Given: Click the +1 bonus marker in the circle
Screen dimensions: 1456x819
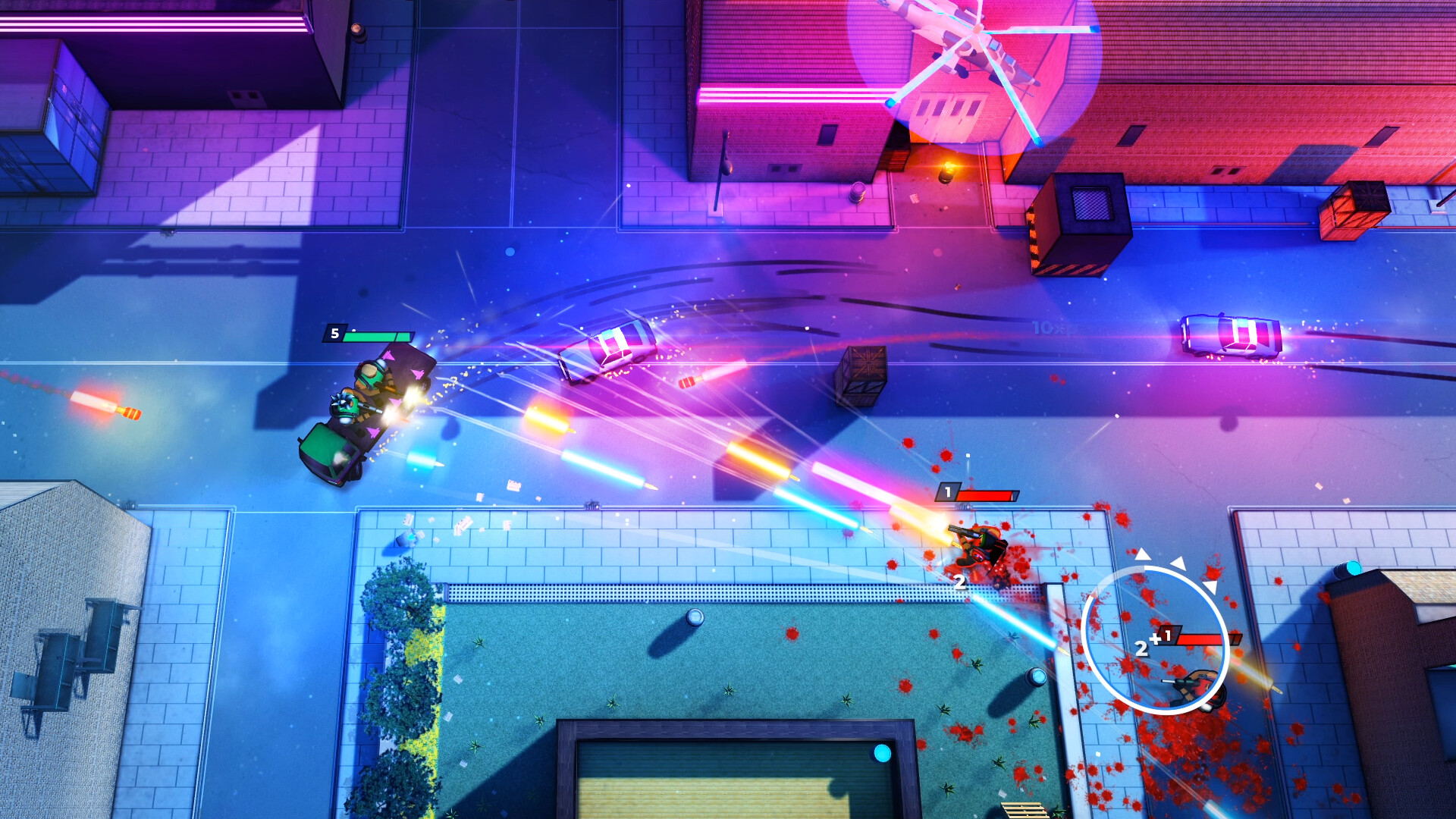Looking at the screenshot, I should [x=1160, y=637].
